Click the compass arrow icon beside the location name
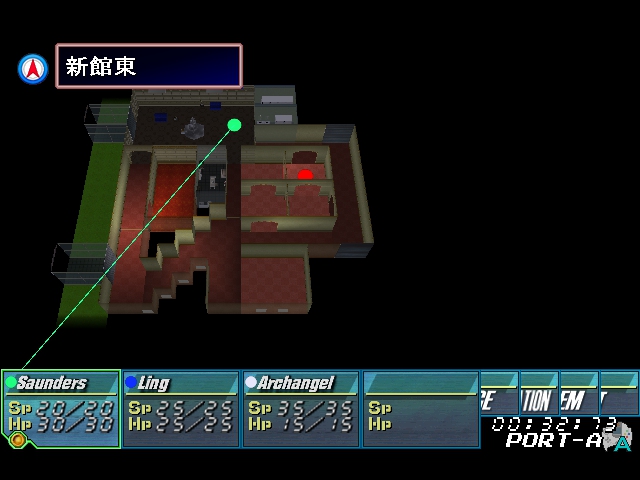Viewport: 640px width, 480px height. (x=34, y=68)
